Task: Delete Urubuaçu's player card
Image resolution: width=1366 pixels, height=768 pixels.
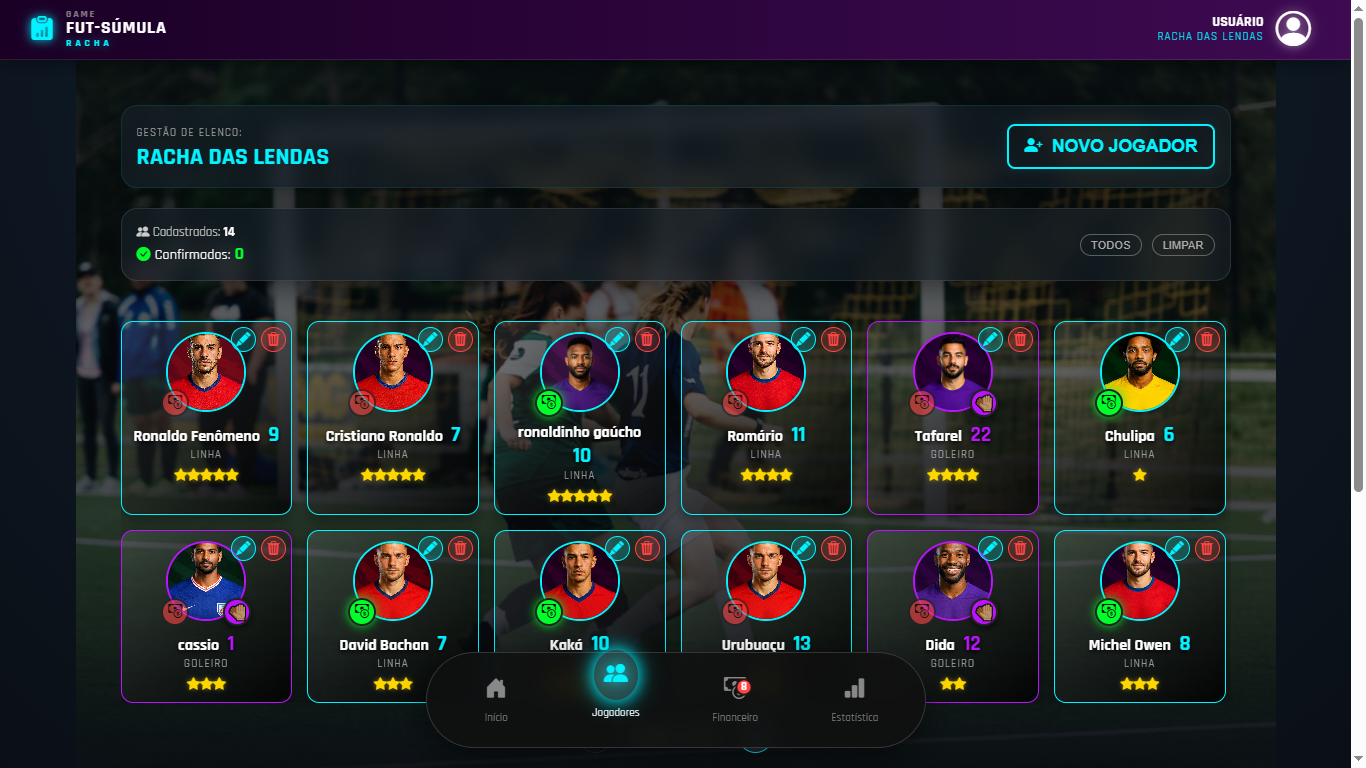Action: pyautogui.click(x=833, y=548)
